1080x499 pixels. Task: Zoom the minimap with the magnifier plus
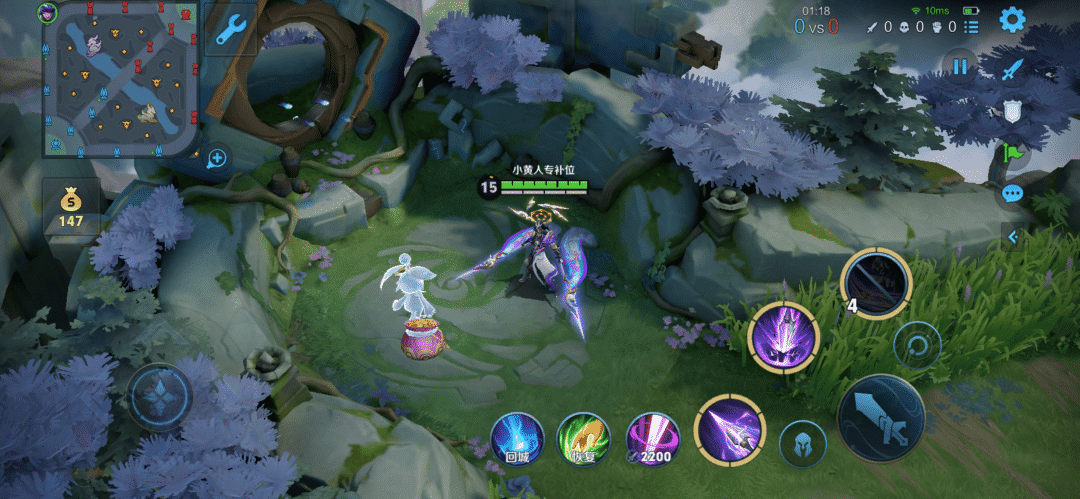click(217, 157)
